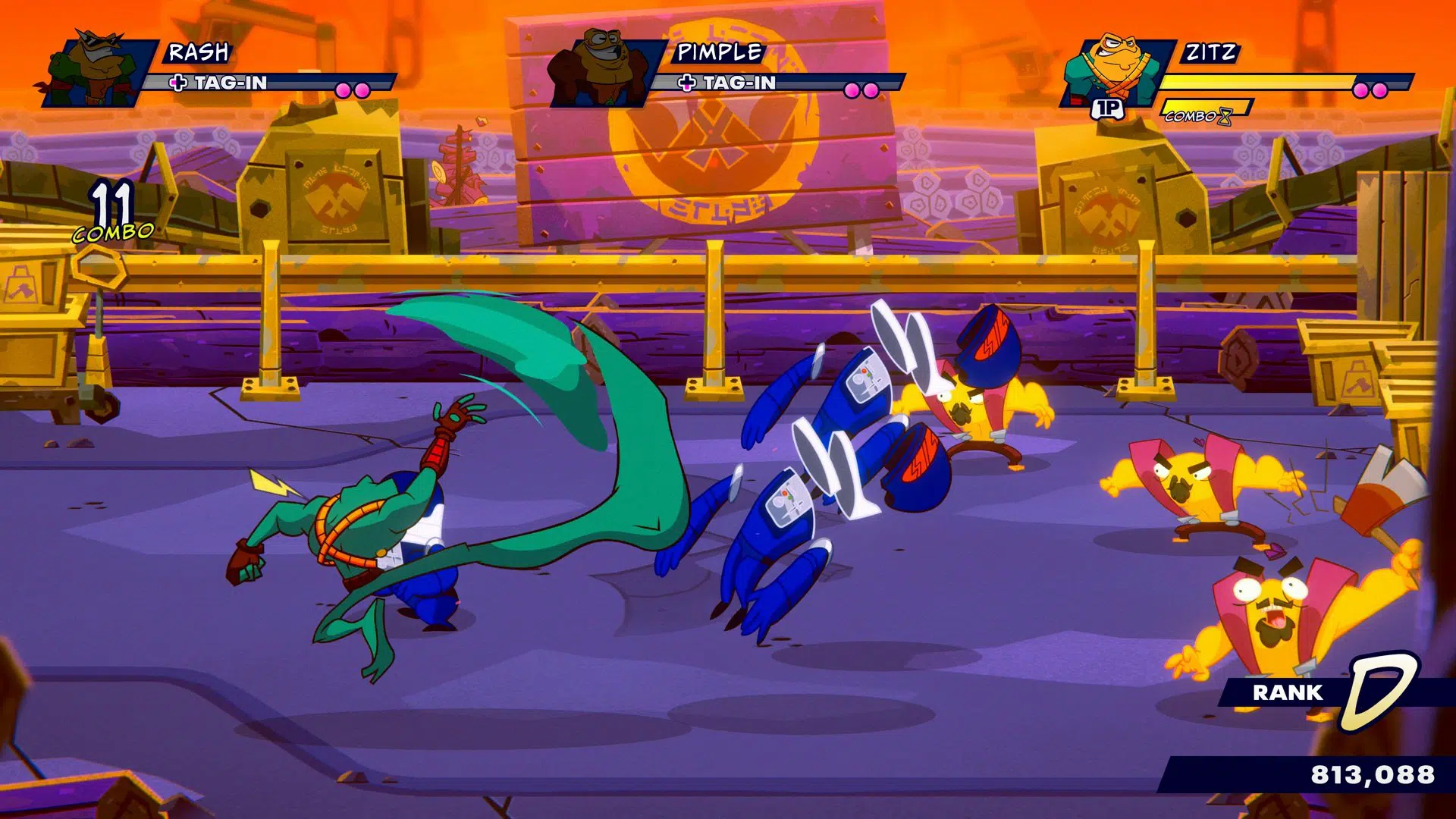This screenshot has width=1456, height=819.
Task: Expand the 11 COMBO counter
Action: pyautogui.click(x=115, y=211)
